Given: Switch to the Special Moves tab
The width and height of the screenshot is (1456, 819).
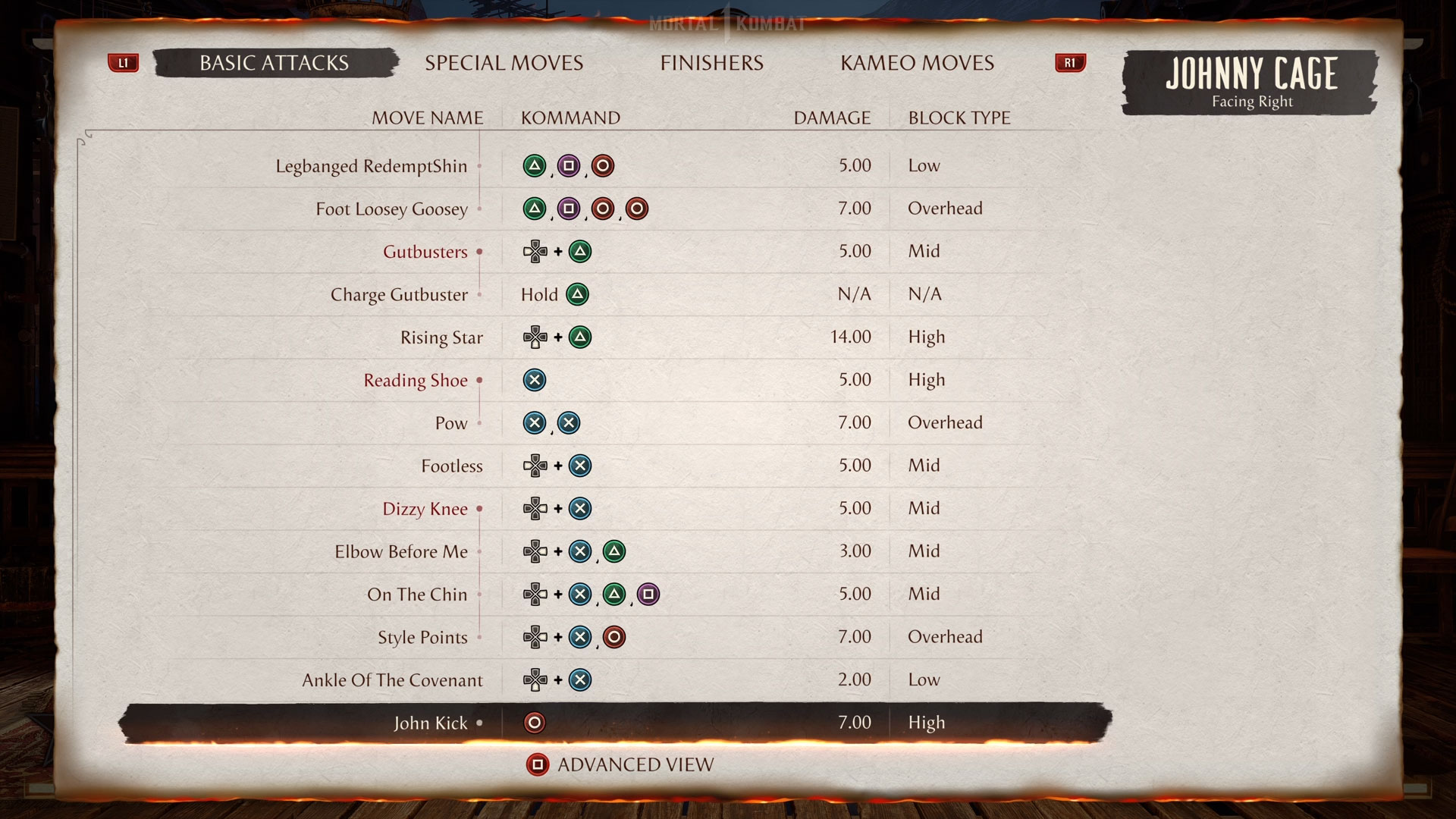Looking at the screenshot, I should tap(504, 63).
